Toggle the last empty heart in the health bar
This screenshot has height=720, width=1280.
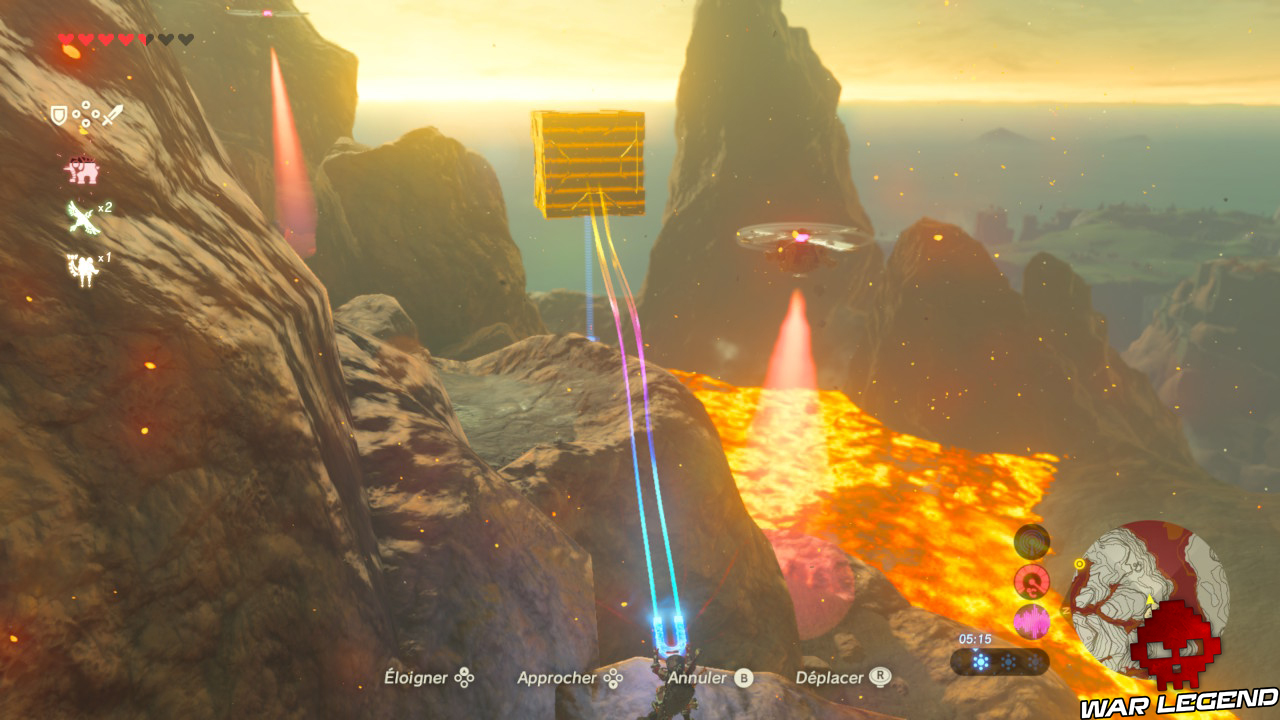pos(185,38)
